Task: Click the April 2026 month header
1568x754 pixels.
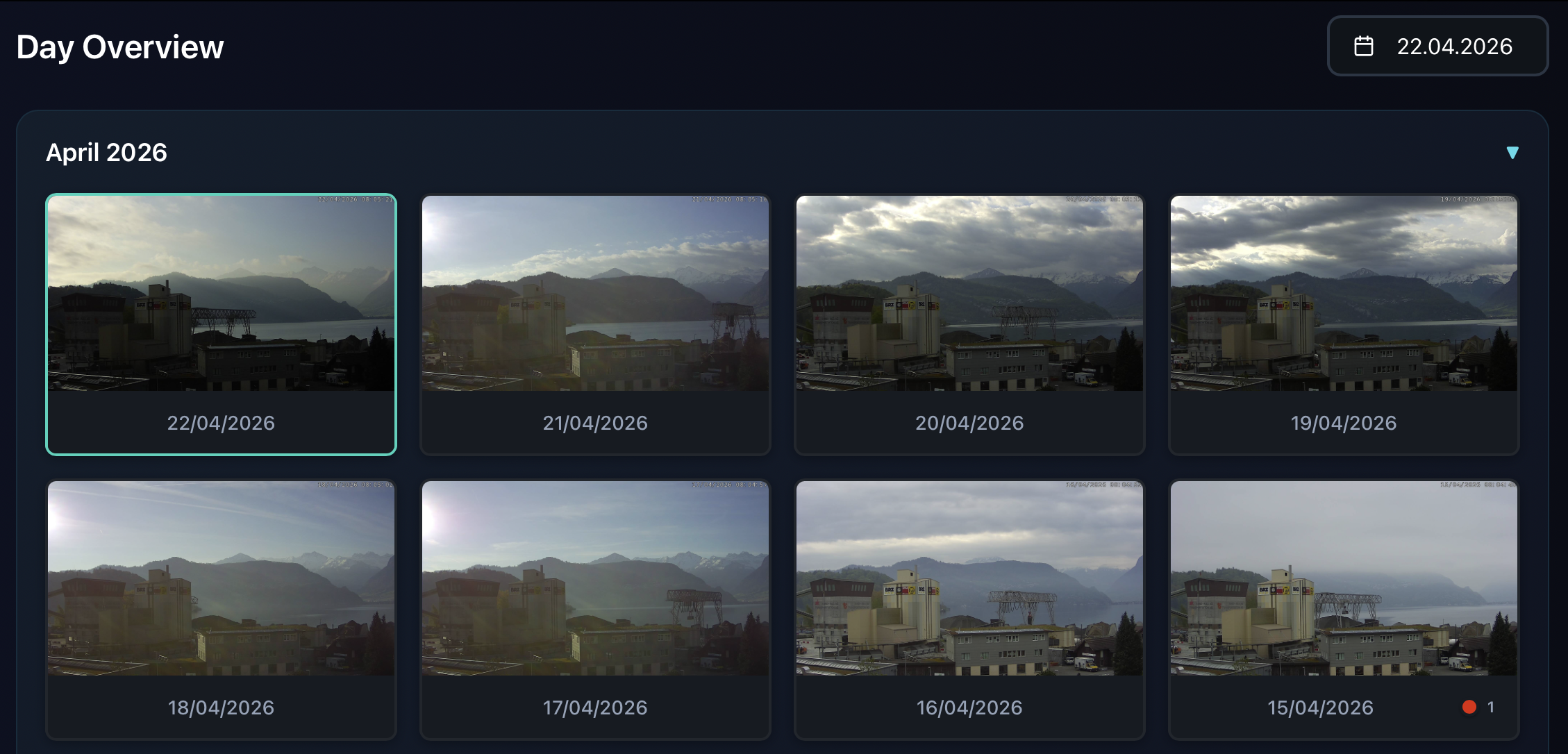Action: [x=106, y=152]
